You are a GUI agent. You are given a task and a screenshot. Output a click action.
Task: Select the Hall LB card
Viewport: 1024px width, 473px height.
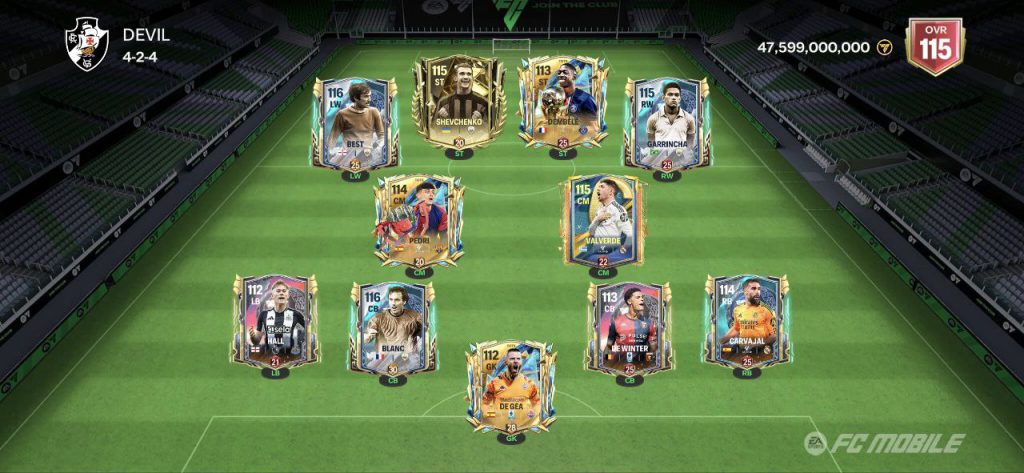[x=275, y=320]
